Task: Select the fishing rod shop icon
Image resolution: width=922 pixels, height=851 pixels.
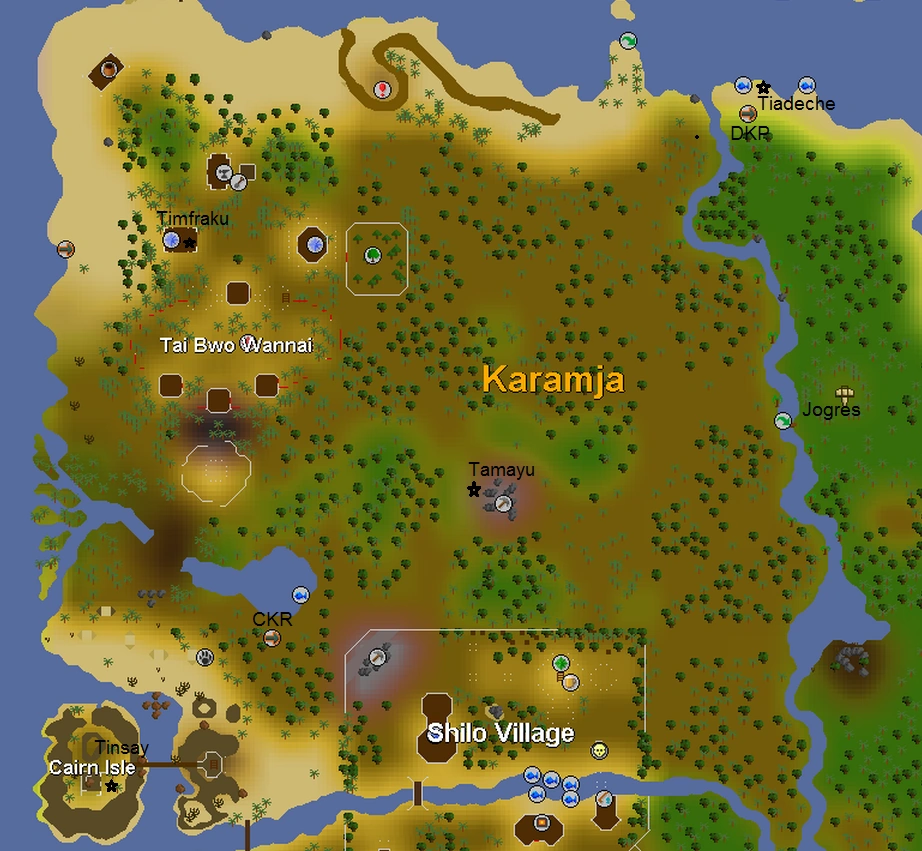Action: coord(603,799)
